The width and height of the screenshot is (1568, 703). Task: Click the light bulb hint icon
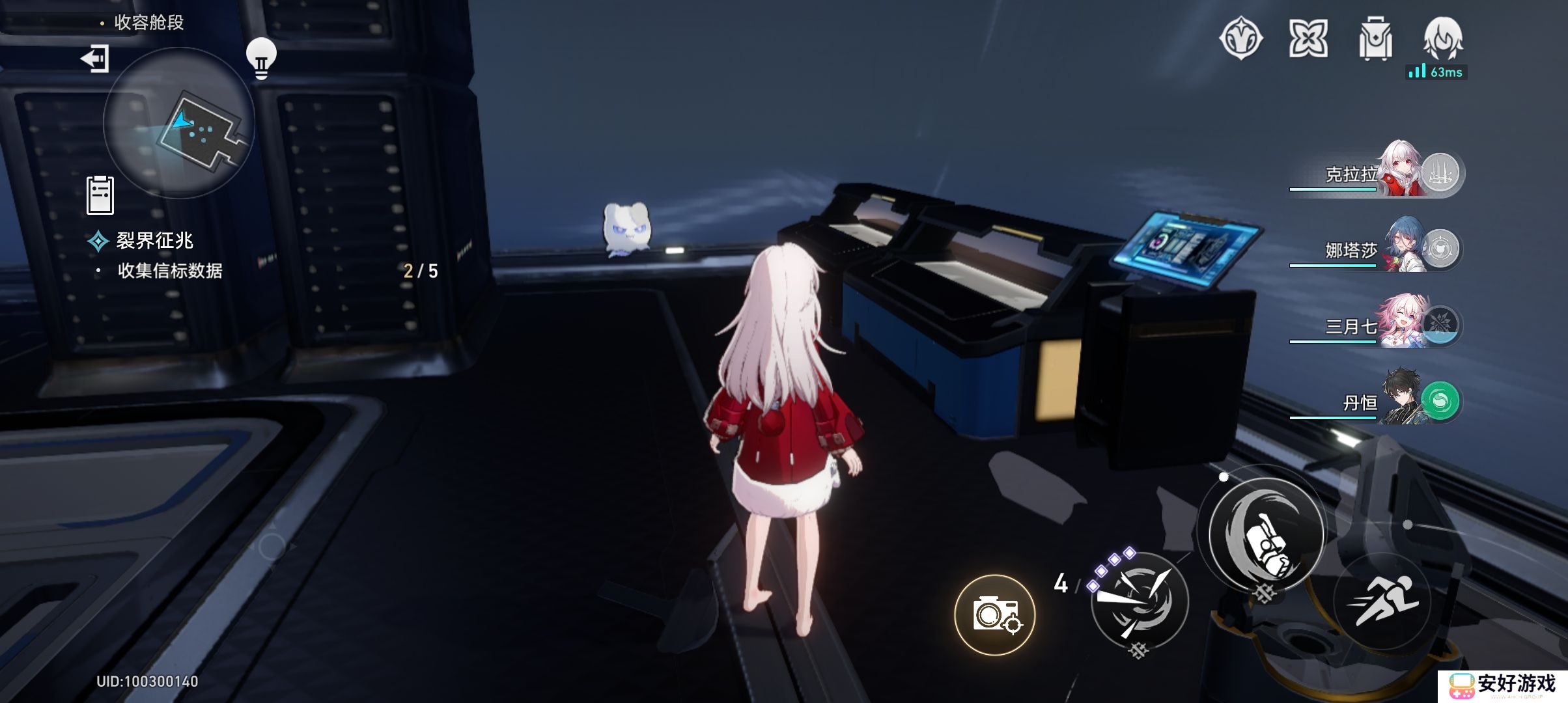tap(261, 59)
